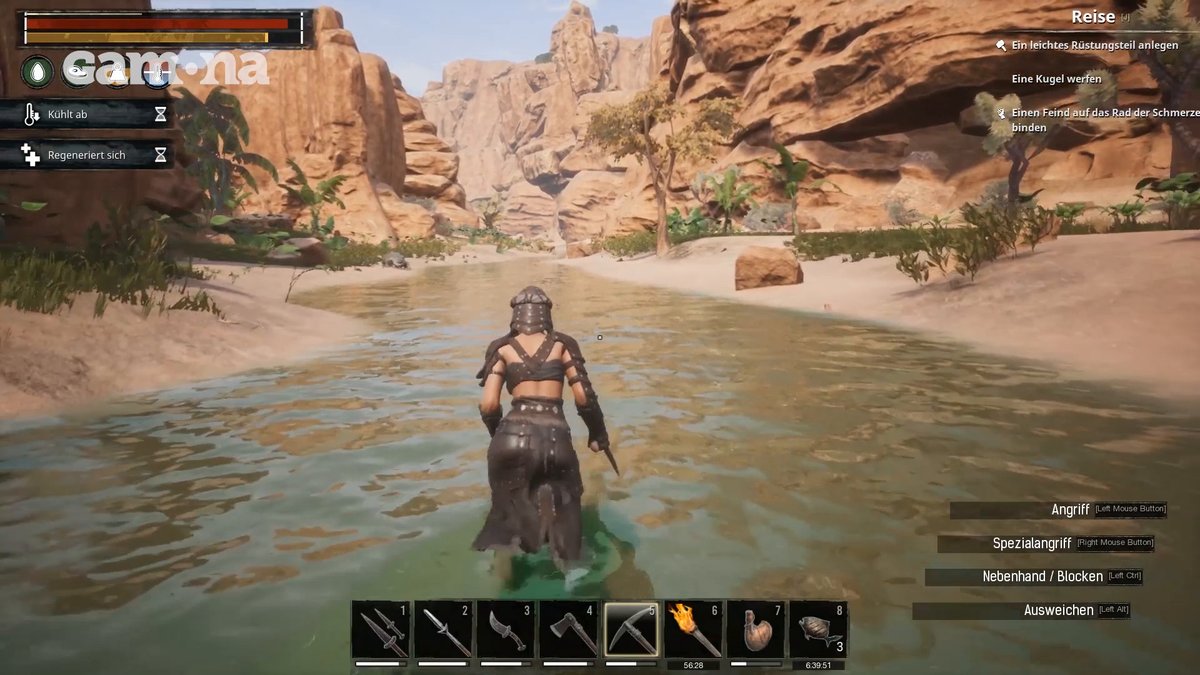Select the spear in hotbar slot 2
This screenshot has height=675, width=1200.
pyautogui.click(x=444, y=629)
